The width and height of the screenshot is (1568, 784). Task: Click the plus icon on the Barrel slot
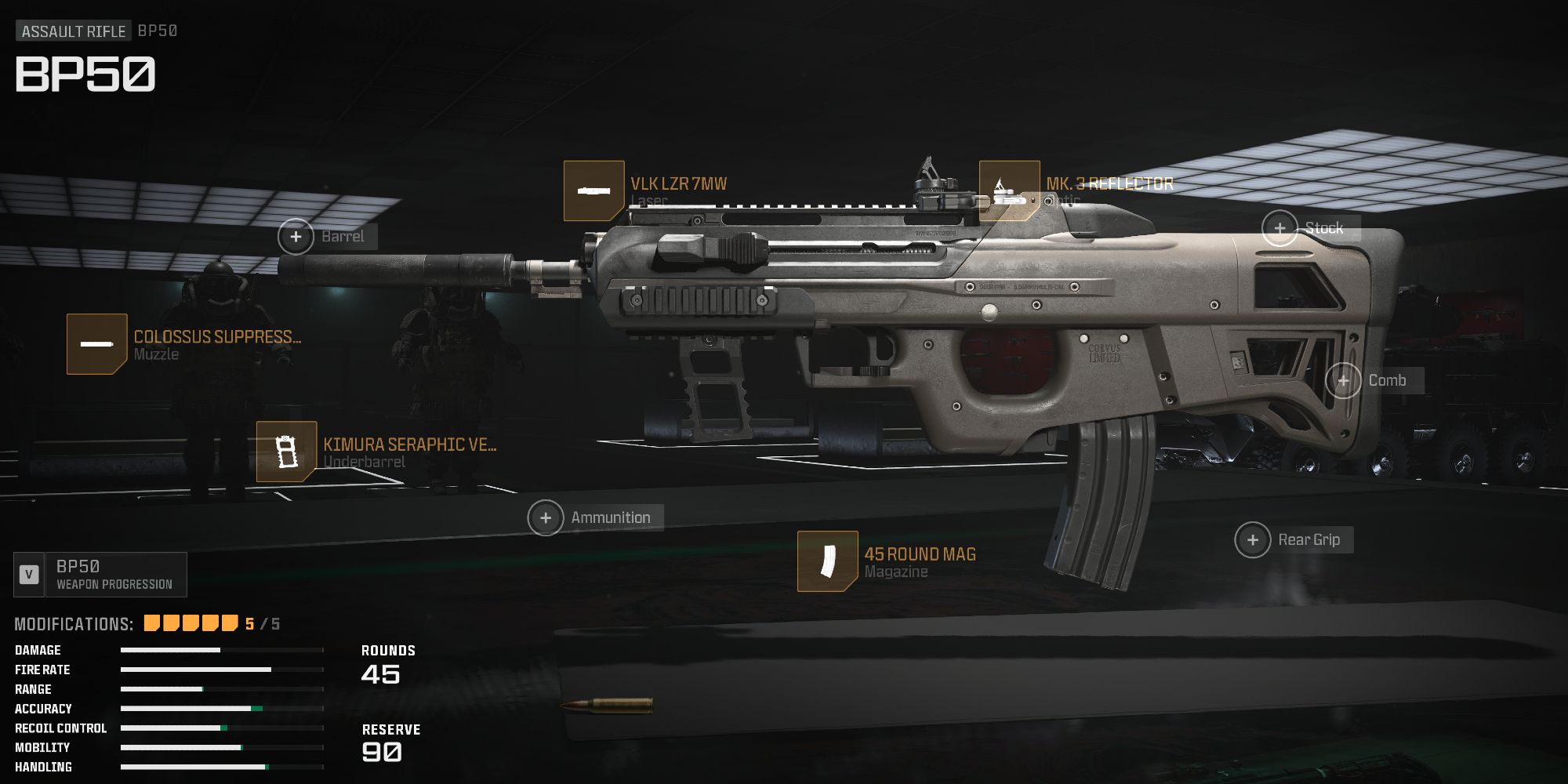tap(296, 235)
